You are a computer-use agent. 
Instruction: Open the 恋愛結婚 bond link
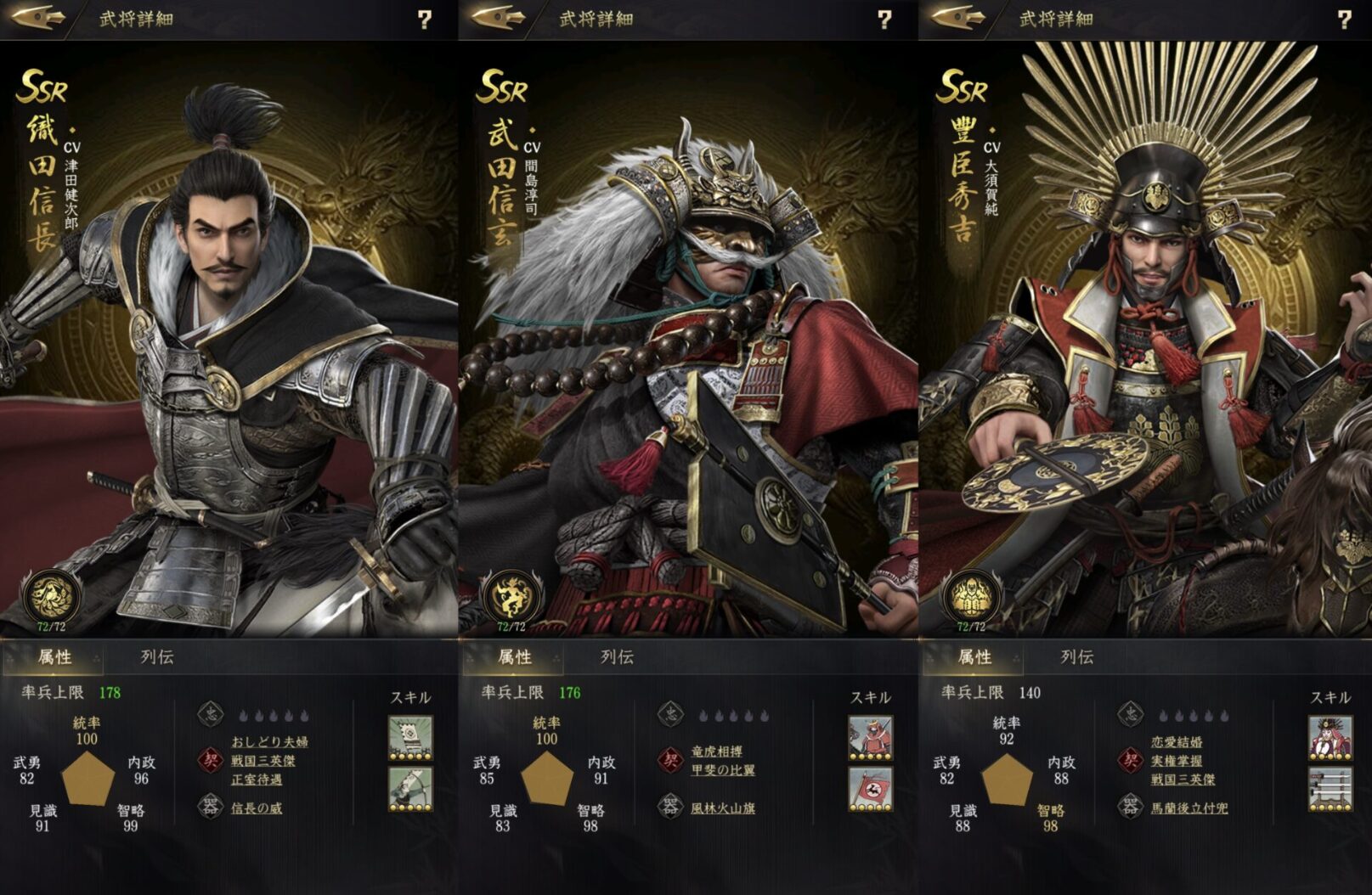1177,741
